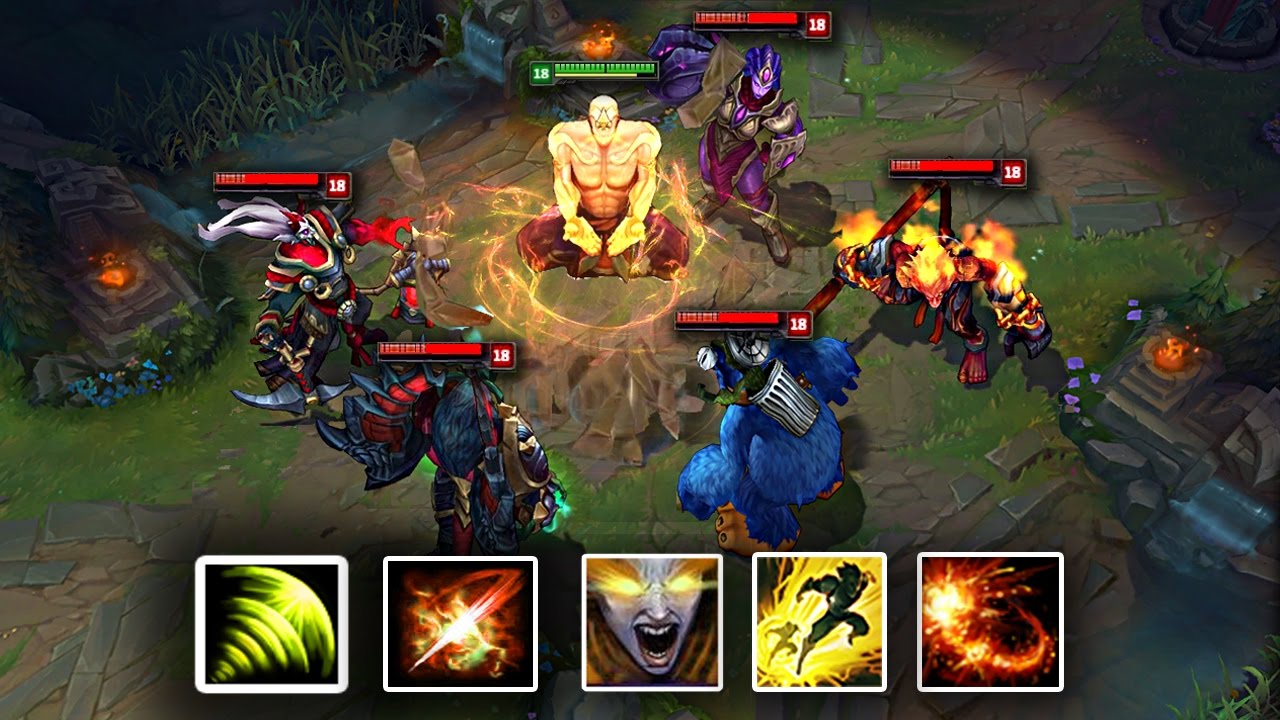
Task: Select the fiery spear strike ability icon
Action: coord(460,624)
